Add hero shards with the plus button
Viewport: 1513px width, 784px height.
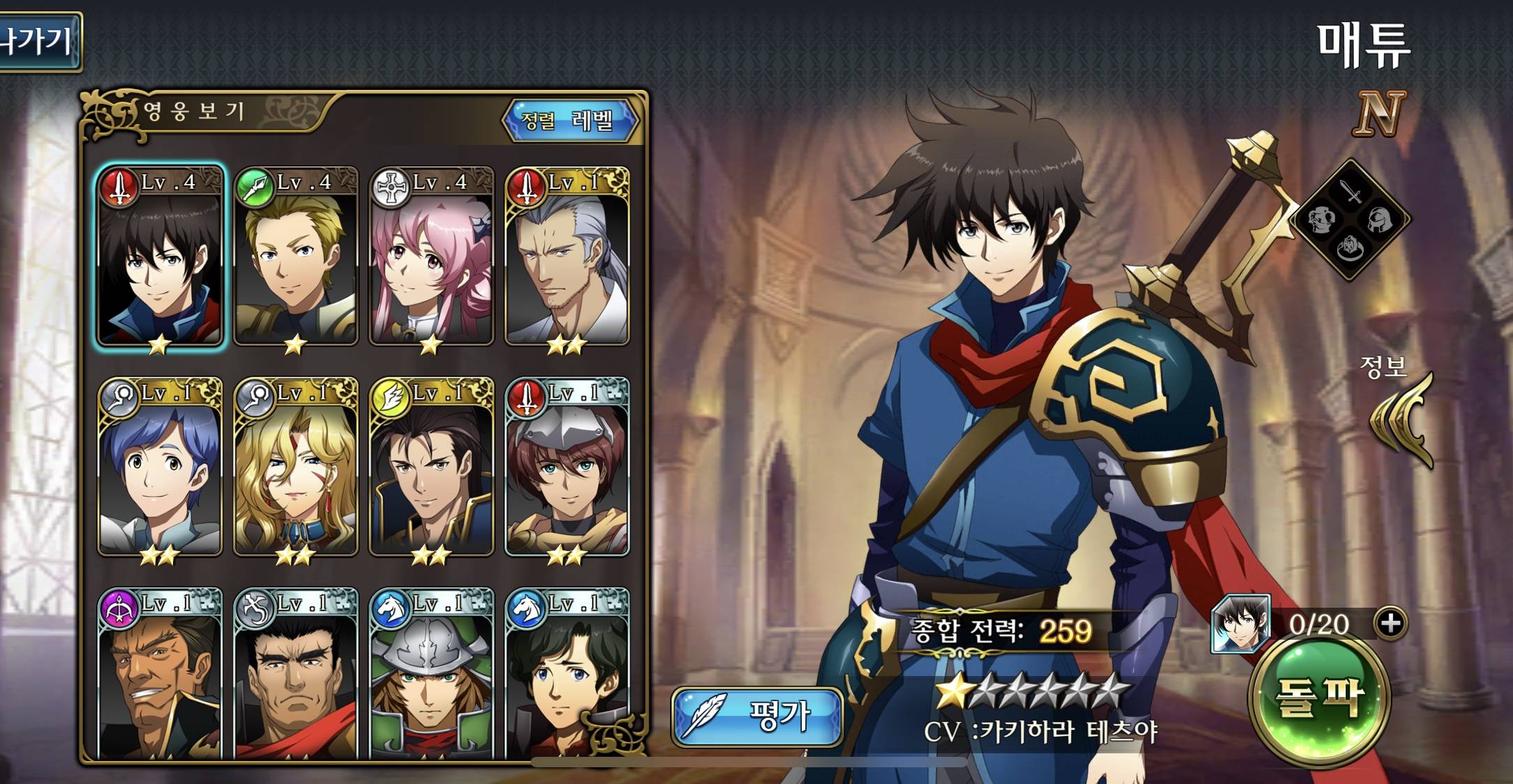point(1390,623)
